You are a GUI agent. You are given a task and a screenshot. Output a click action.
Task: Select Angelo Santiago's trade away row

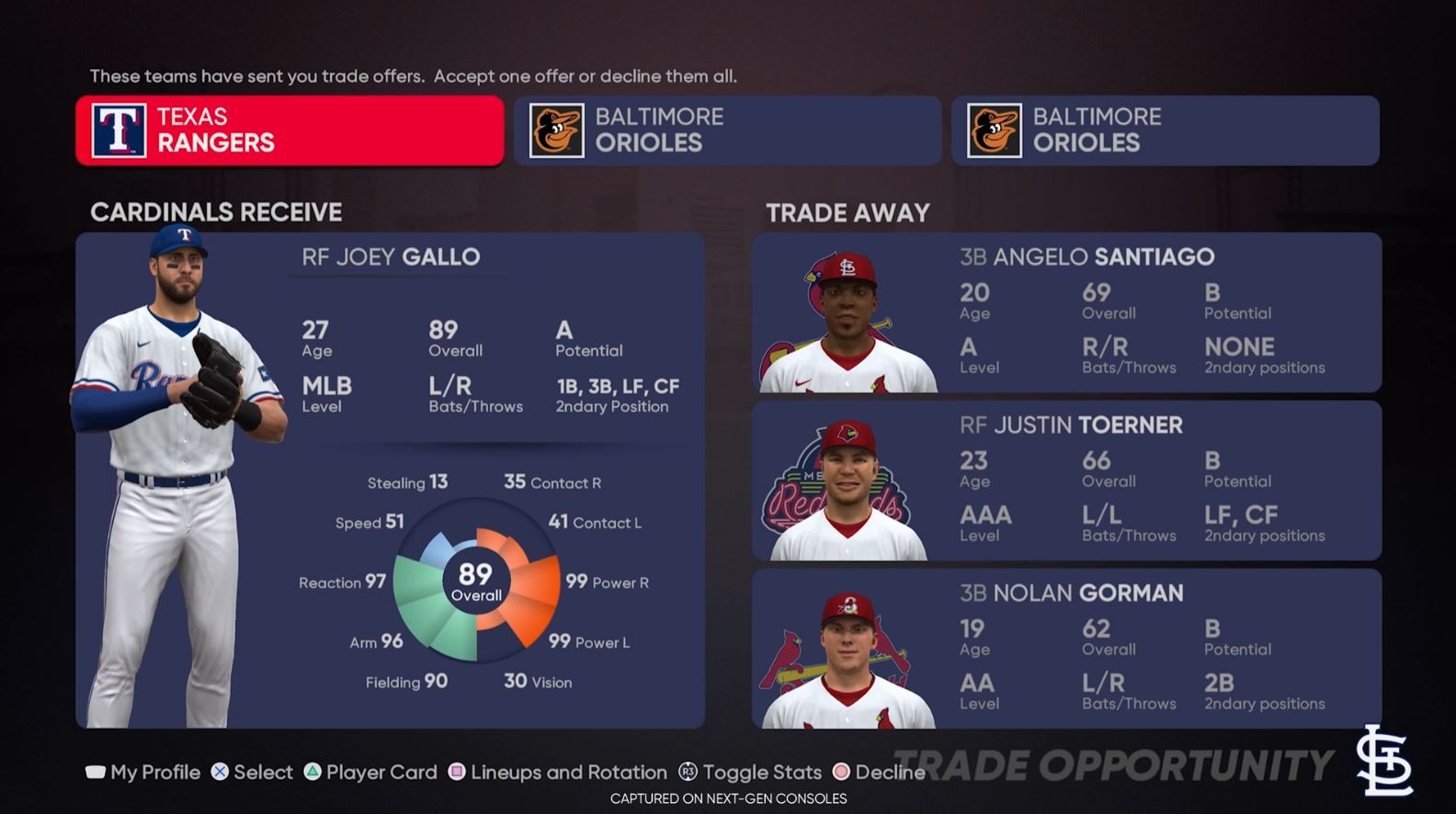point(1066,312)
